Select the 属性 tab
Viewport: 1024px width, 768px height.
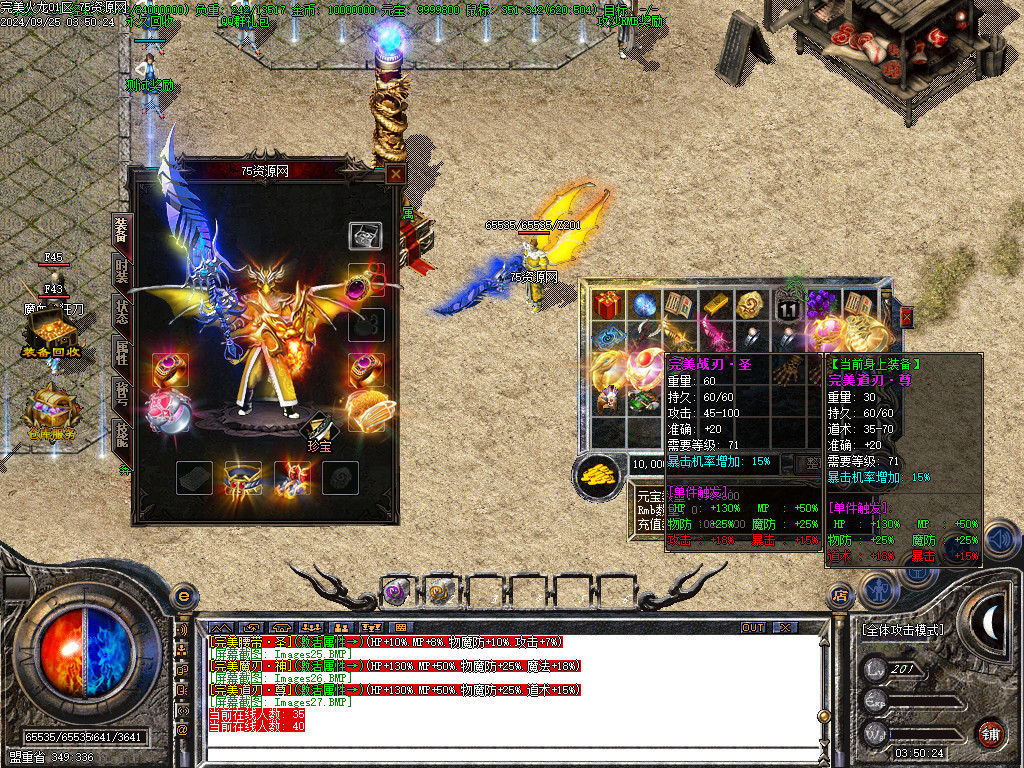120,350
